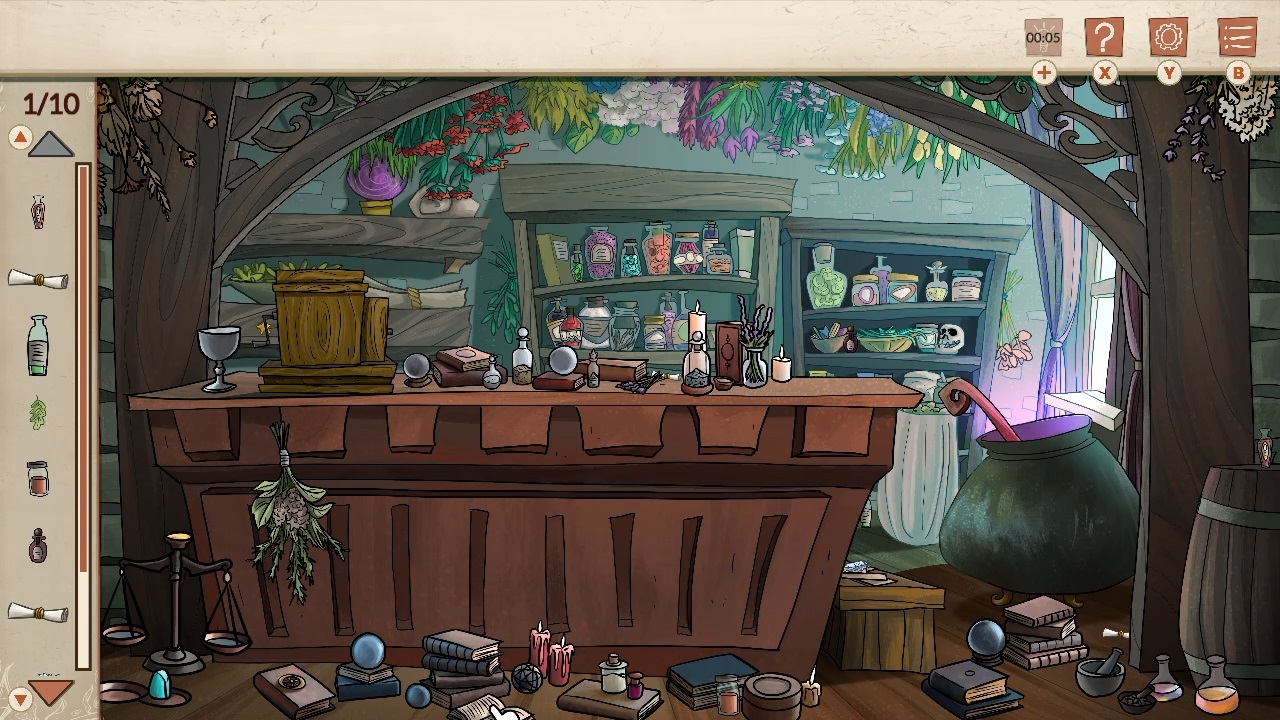This screenshot has width=1280, height=720.
Task: Open the objectives list icon top right
Action: pyautogui.click(x=1237, y=37)
